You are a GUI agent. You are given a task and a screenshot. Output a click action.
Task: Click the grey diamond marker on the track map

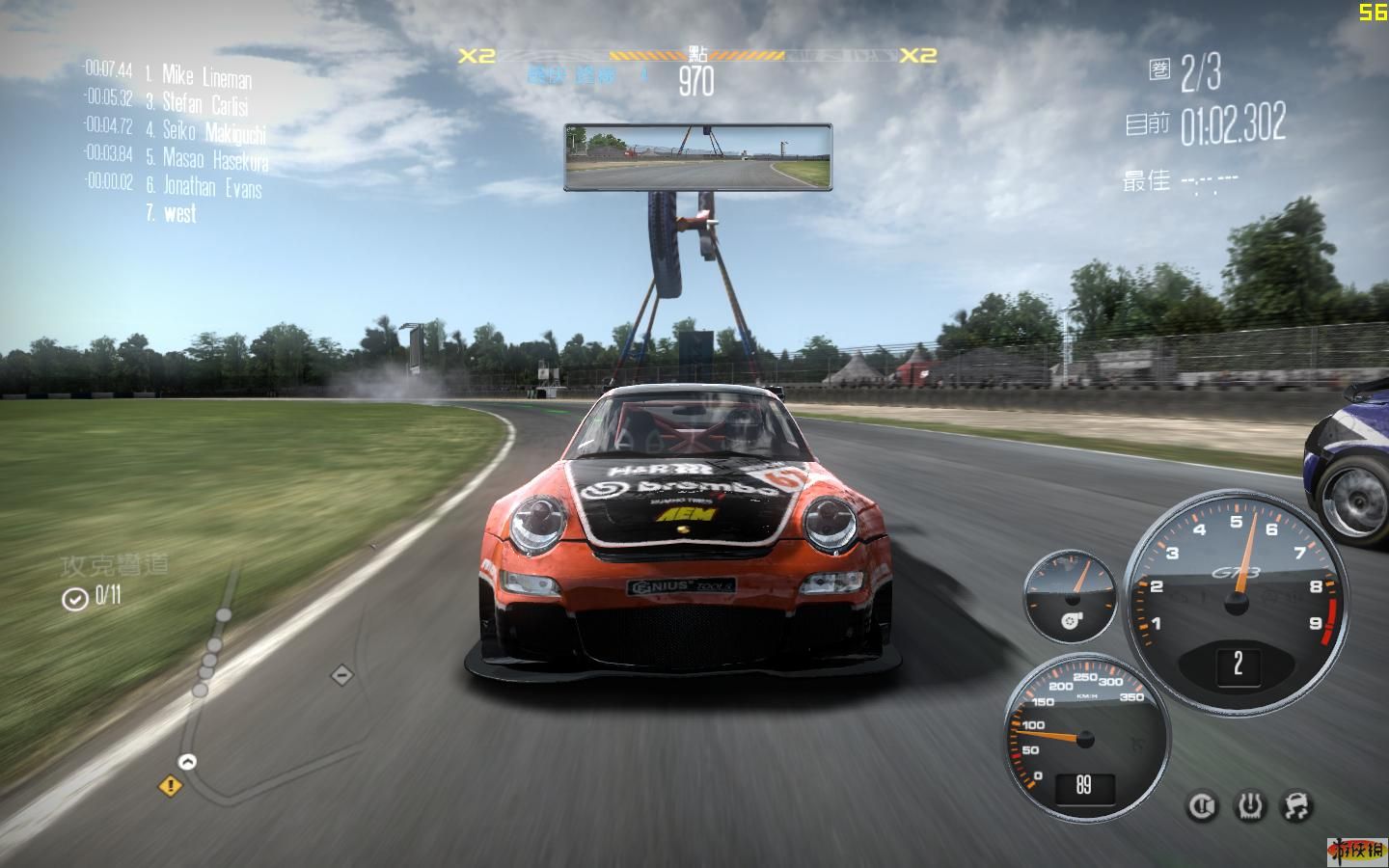click(341, 675)
